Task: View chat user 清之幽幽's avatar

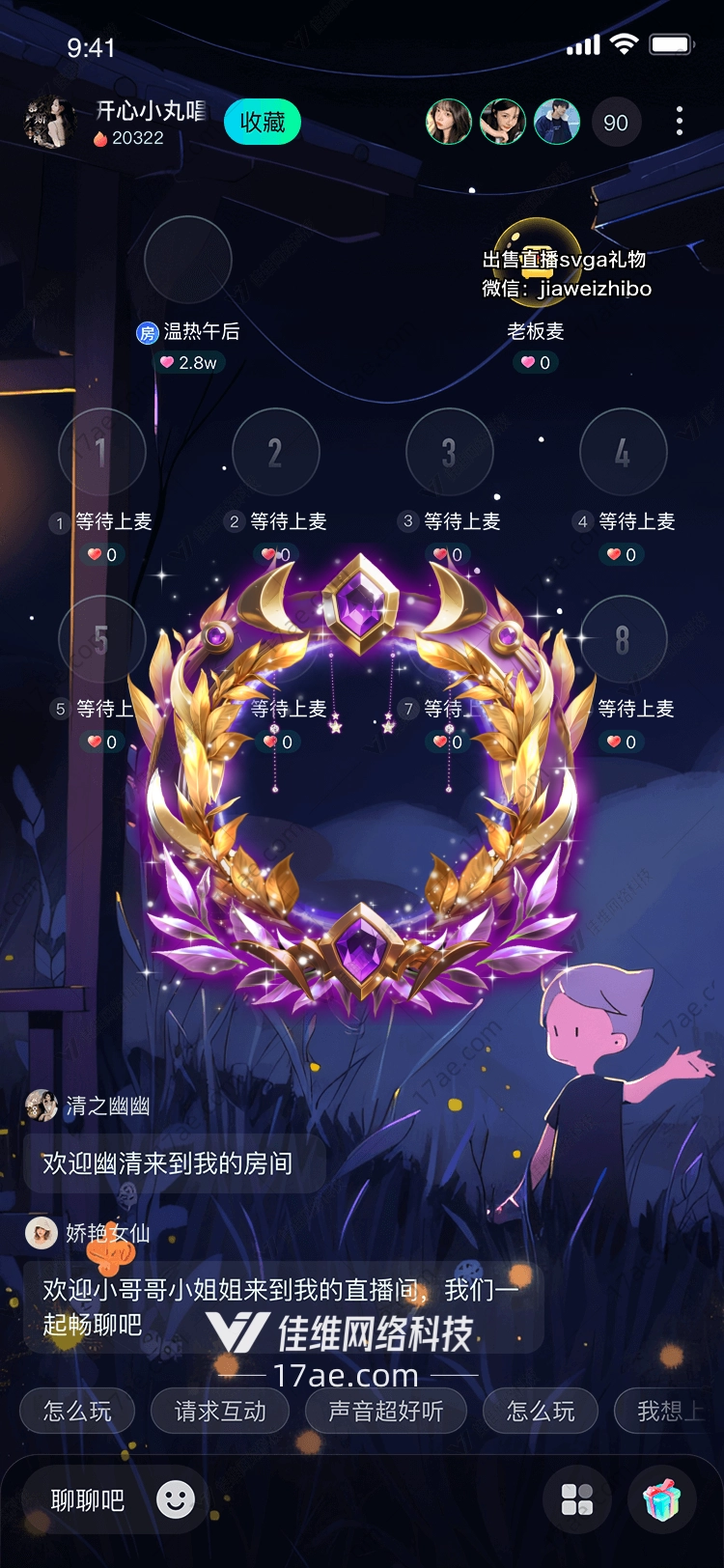Action: [42, 1106]
